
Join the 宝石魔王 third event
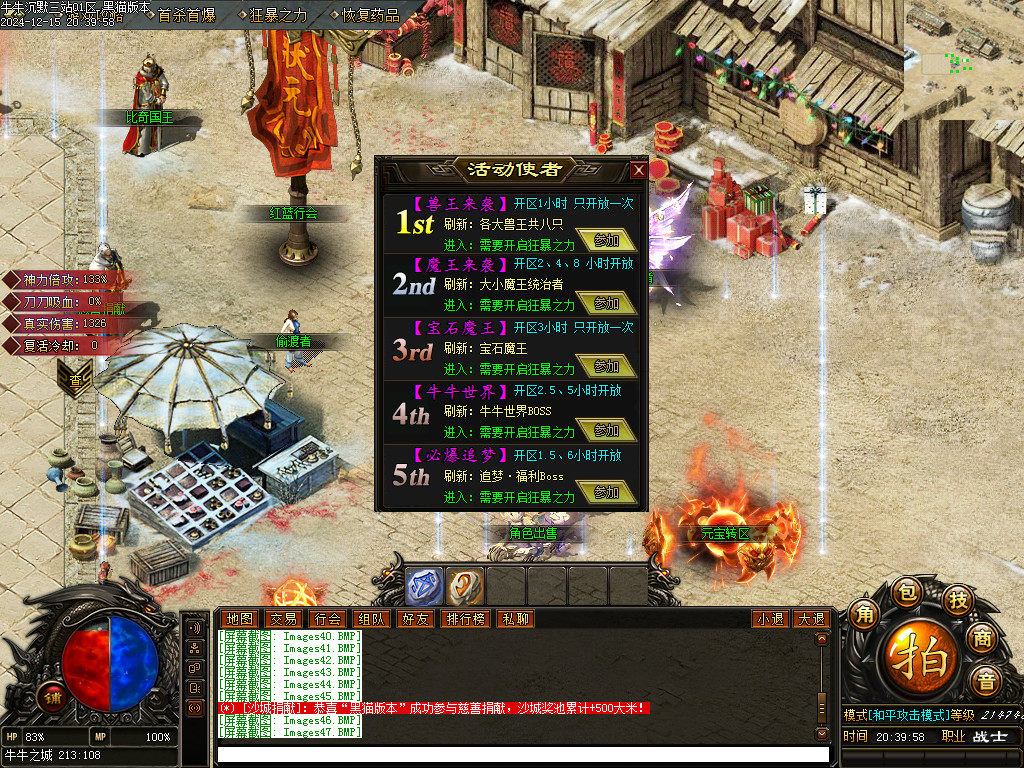(606, 367)
